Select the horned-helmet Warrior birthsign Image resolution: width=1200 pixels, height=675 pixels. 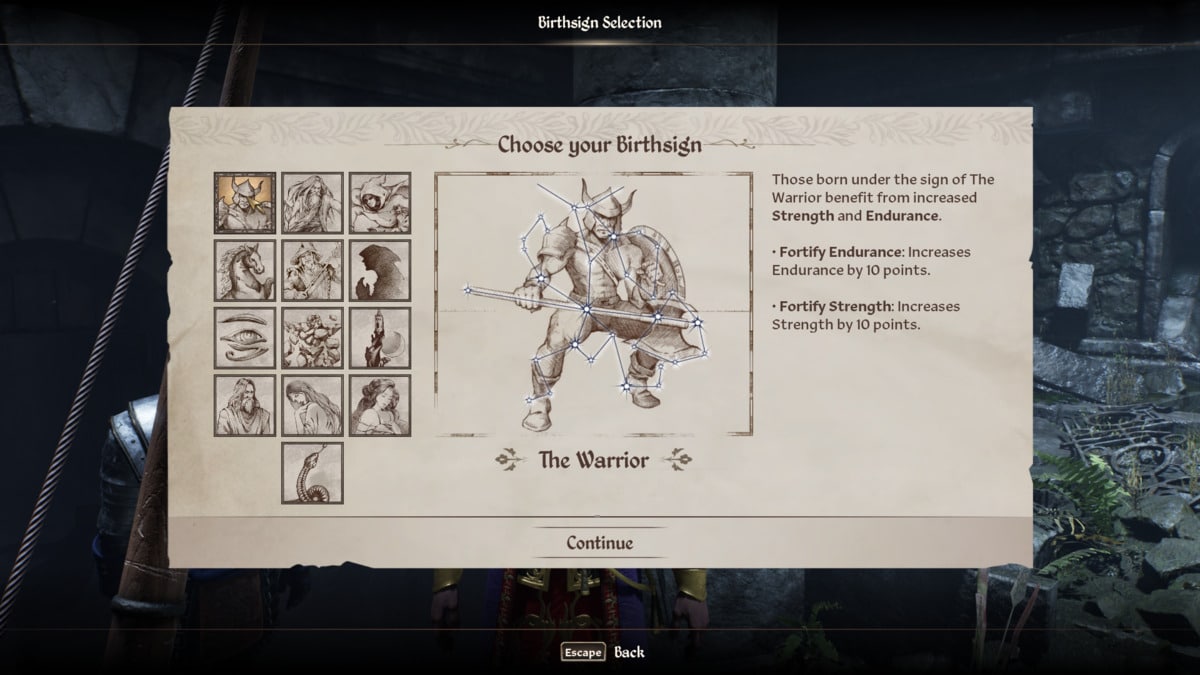(x=244, y=203)
